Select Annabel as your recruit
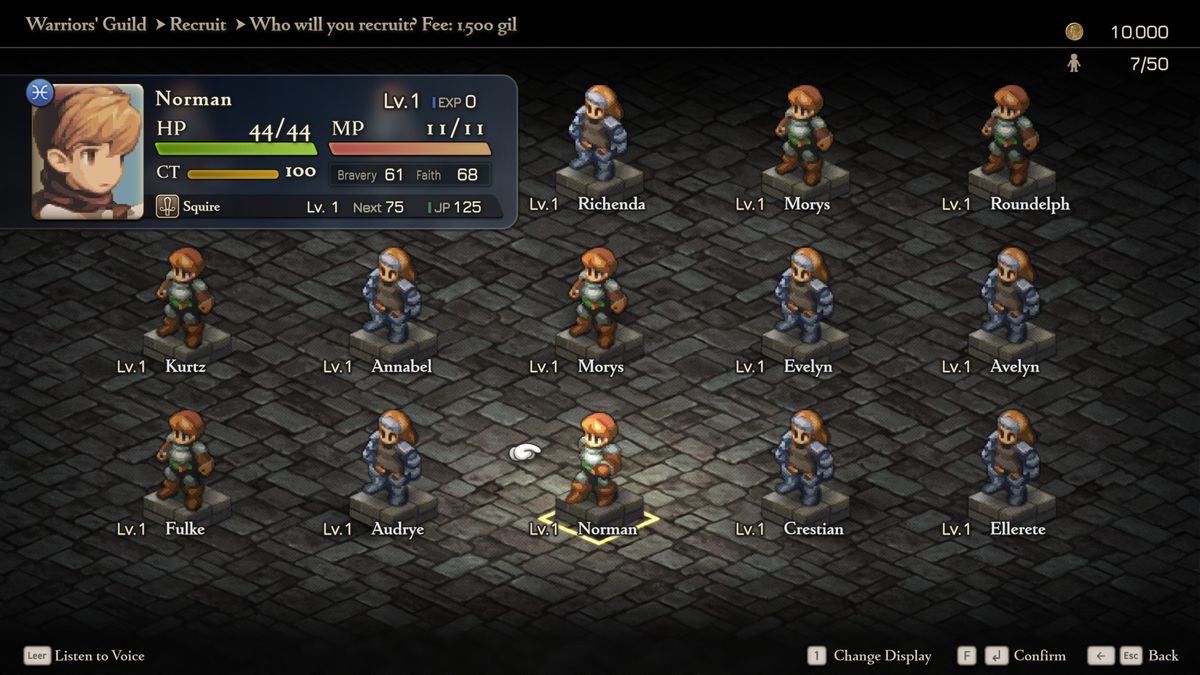Screen dimensions: 1200x675 (x=393, y=299)
